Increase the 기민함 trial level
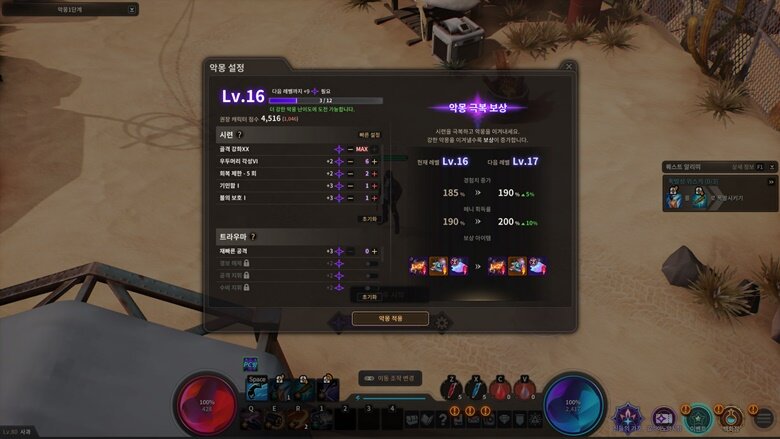 (375, 186)
